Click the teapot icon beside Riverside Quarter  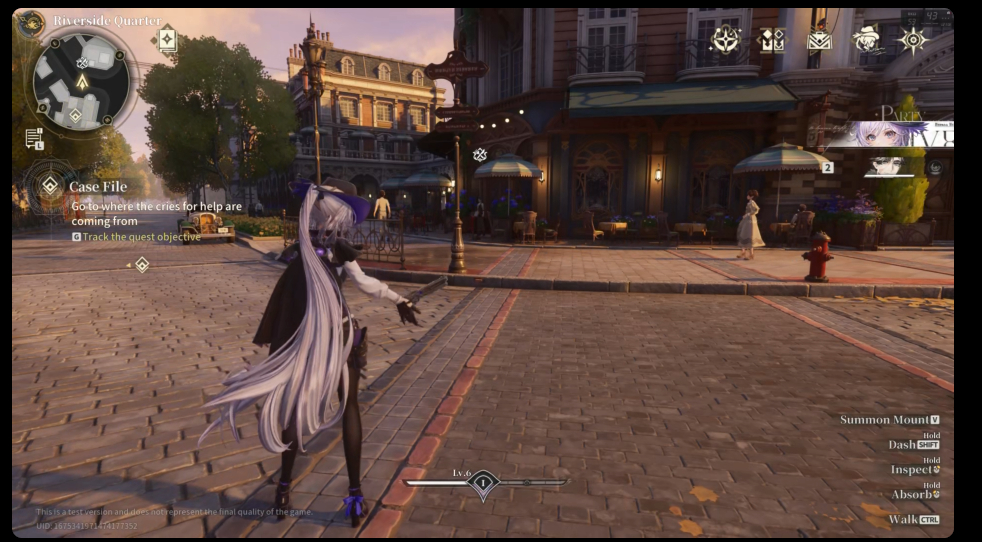coord(31,20)
